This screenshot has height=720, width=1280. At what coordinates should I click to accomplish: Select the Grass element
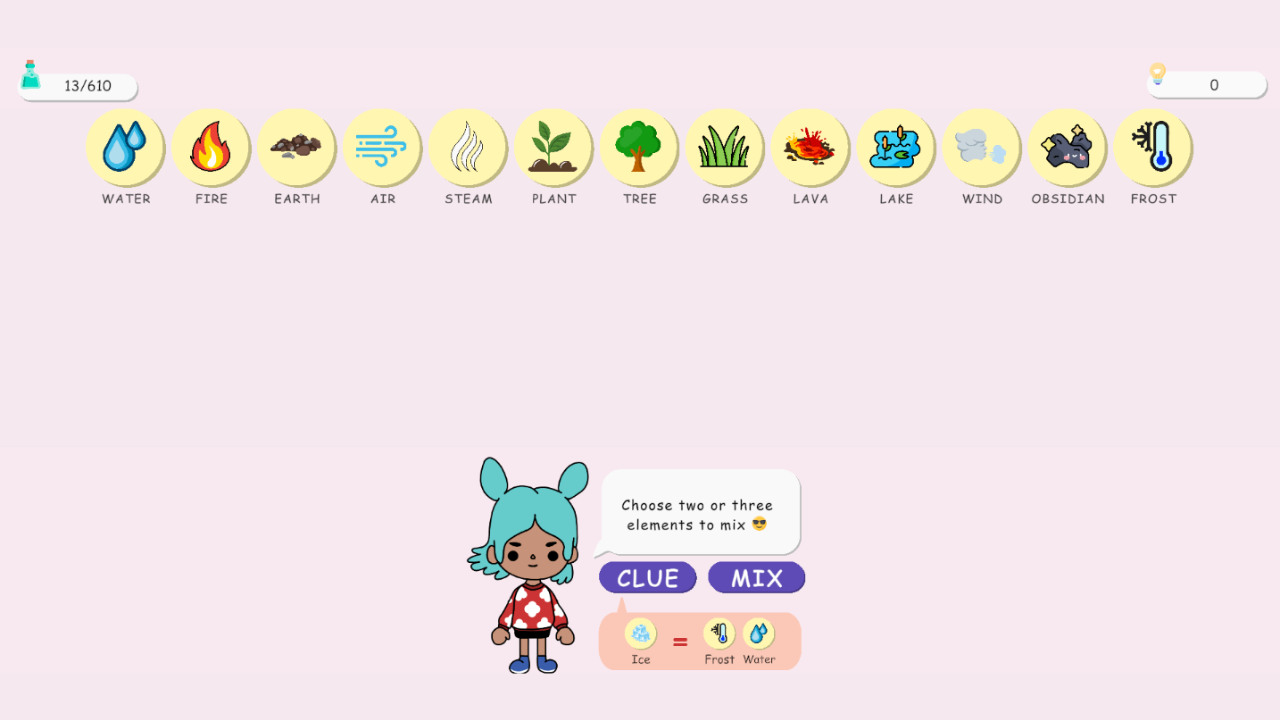point(725,148)
